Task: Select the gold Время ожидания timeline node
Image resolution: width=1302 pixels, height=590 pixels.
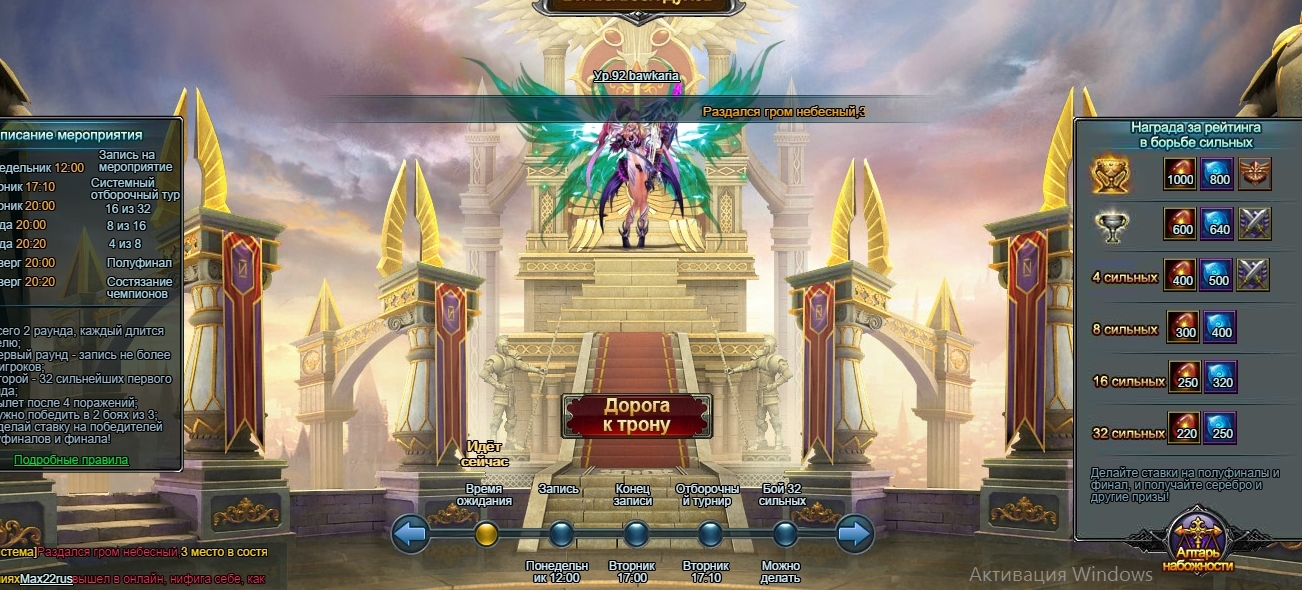Action: click(486, 534)
